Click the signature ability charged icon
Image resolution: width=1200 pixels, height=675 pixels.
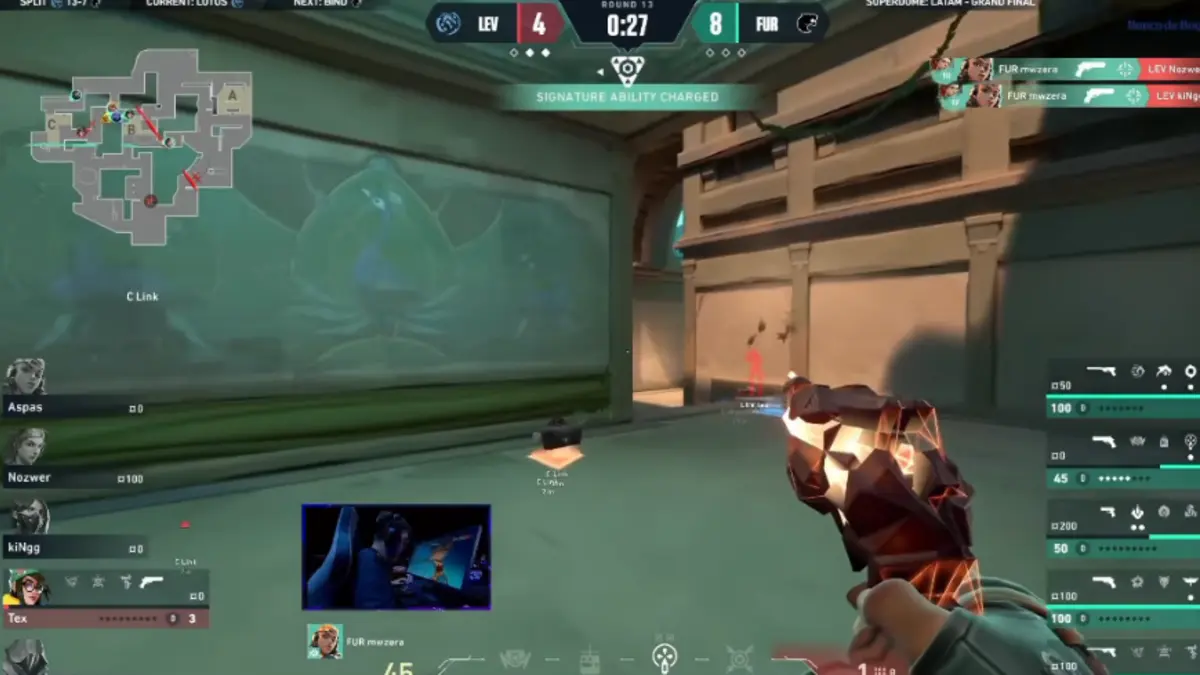click(627, 69)
